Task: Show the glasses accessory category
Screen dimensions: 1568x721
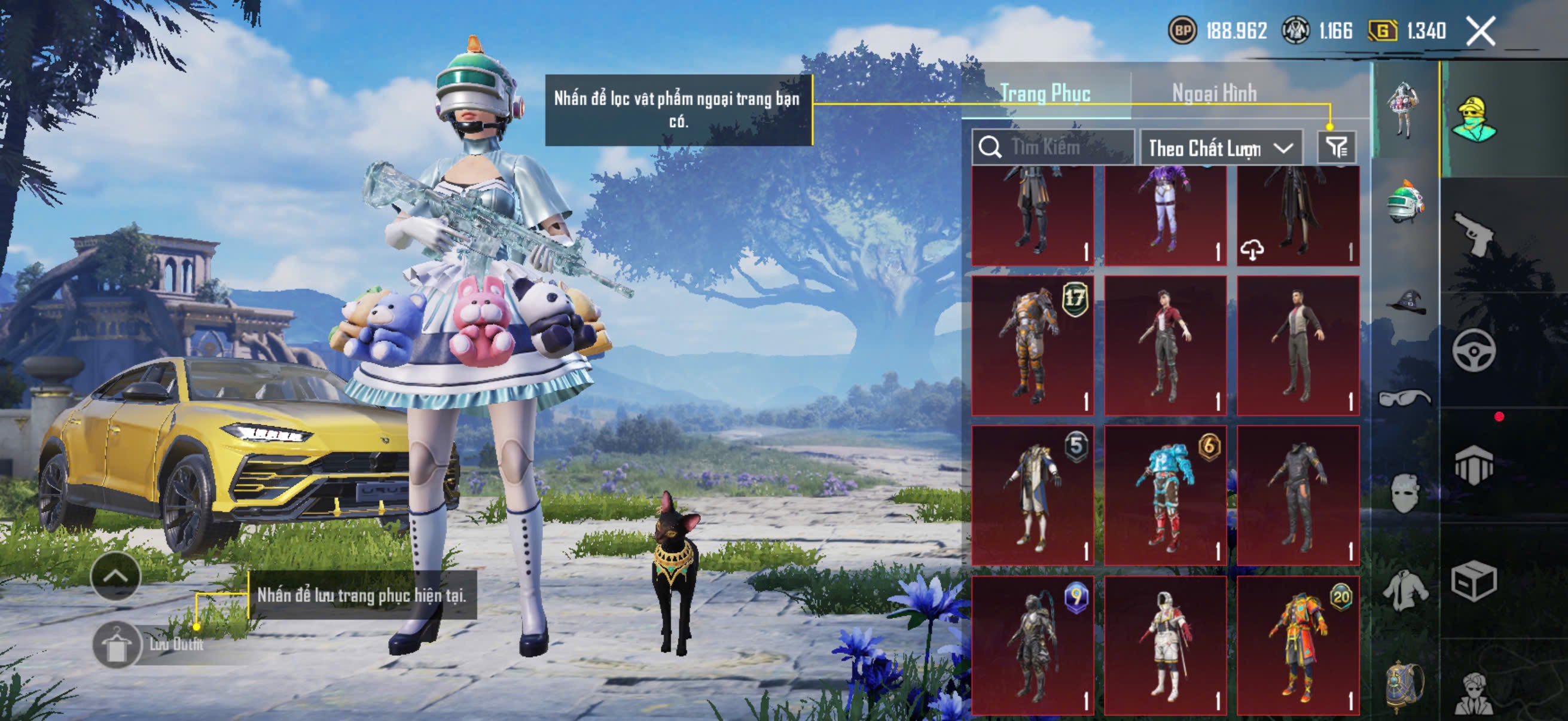Action: pyautogui.click(x=1404, y=398)
